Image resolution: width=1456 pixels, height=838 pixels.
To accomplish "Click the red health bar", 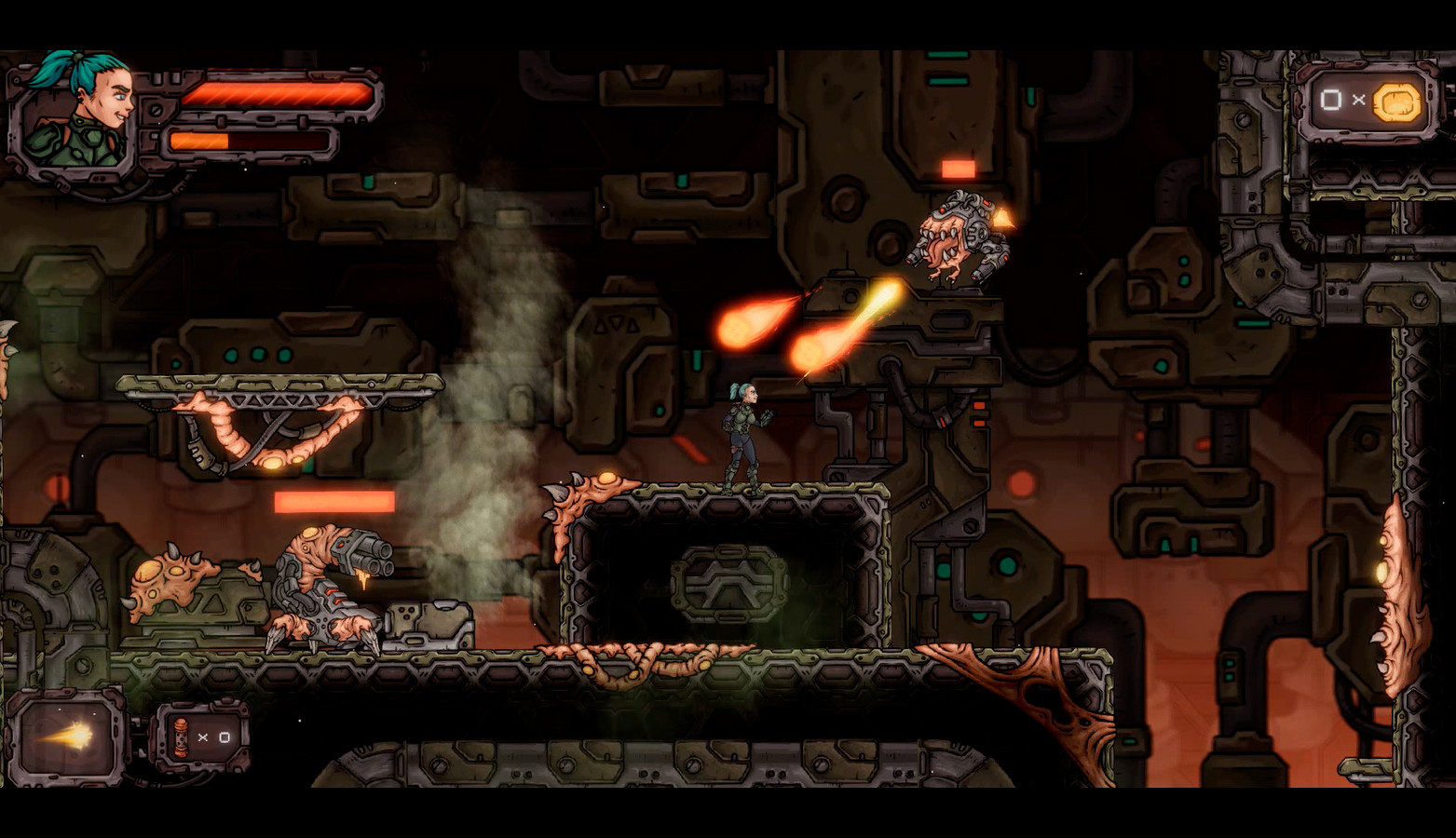I will [x=275, y=92].
